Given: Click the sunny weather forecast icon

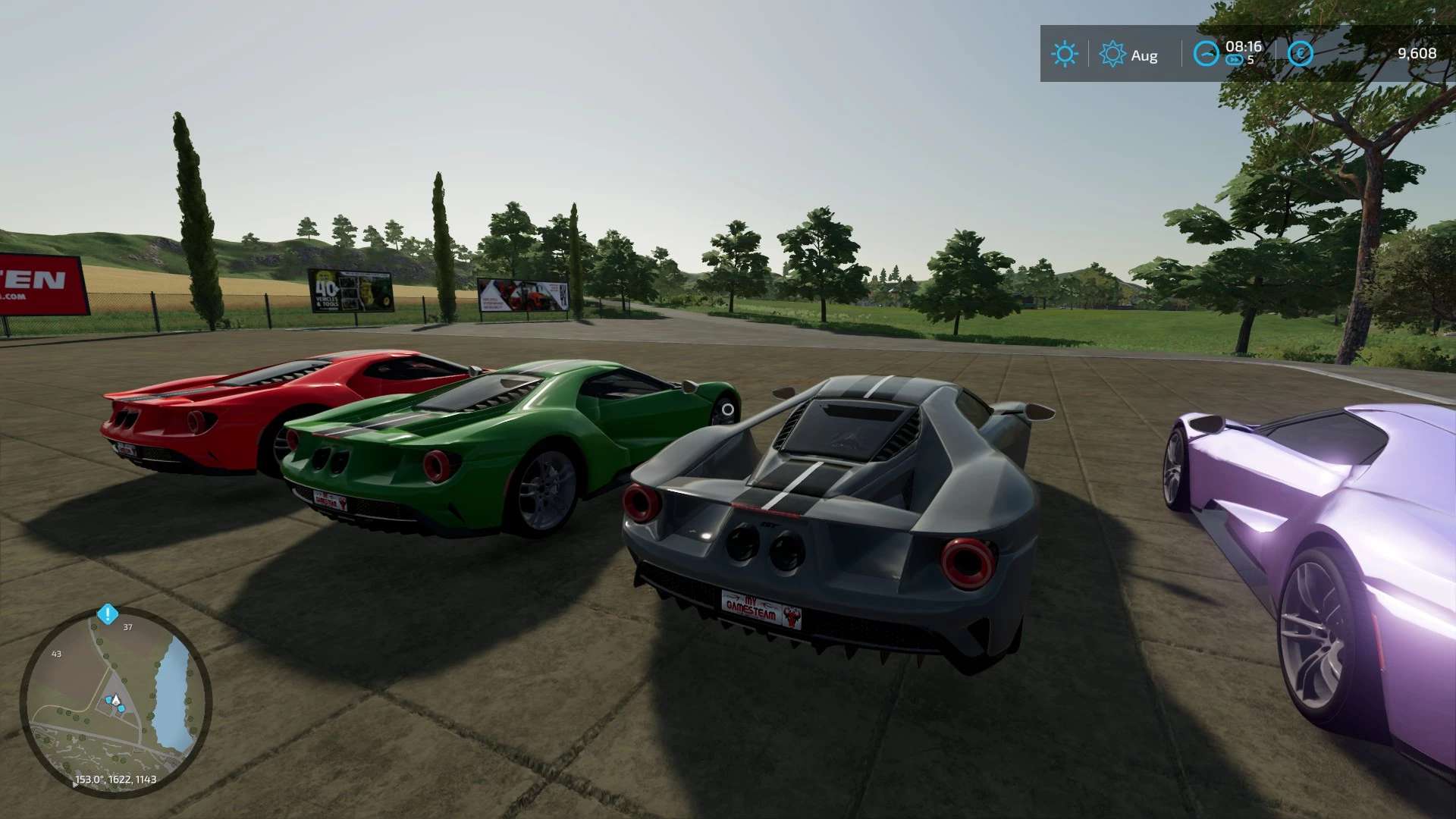Looking at the screenshot, I should click(1064, 54).
